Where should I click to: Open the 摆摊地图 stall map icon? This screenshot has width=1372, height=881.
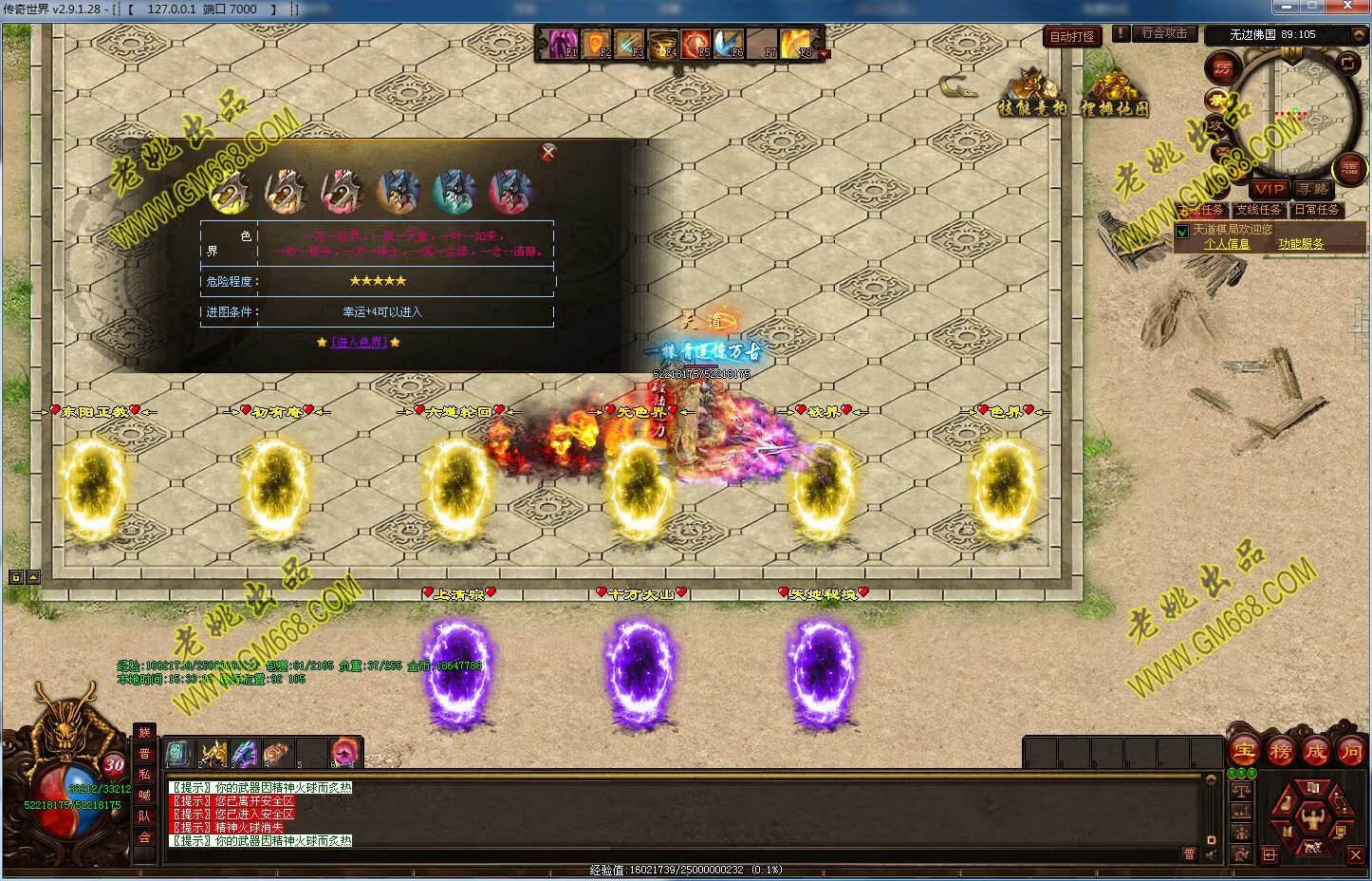pyautogui.click(x=1114, y=93)
